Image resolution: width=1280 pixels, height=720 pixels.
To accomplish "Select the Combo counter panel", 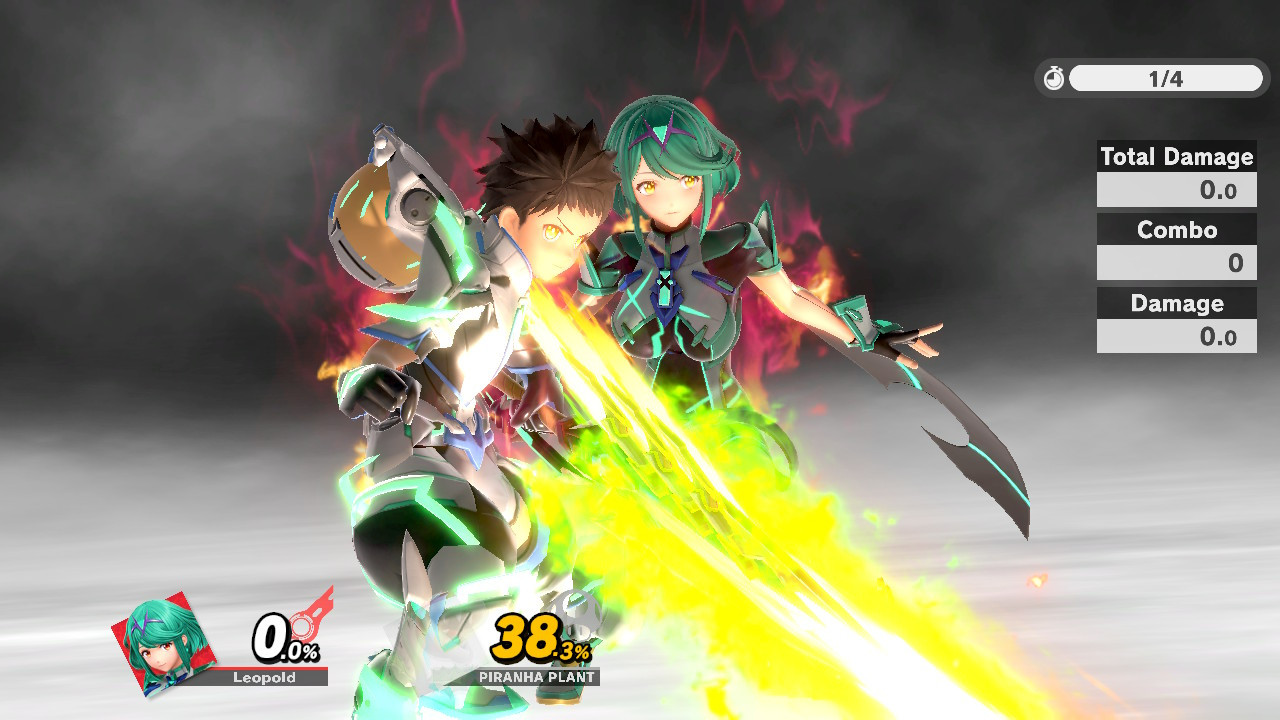I will (x=1176, y=245).
